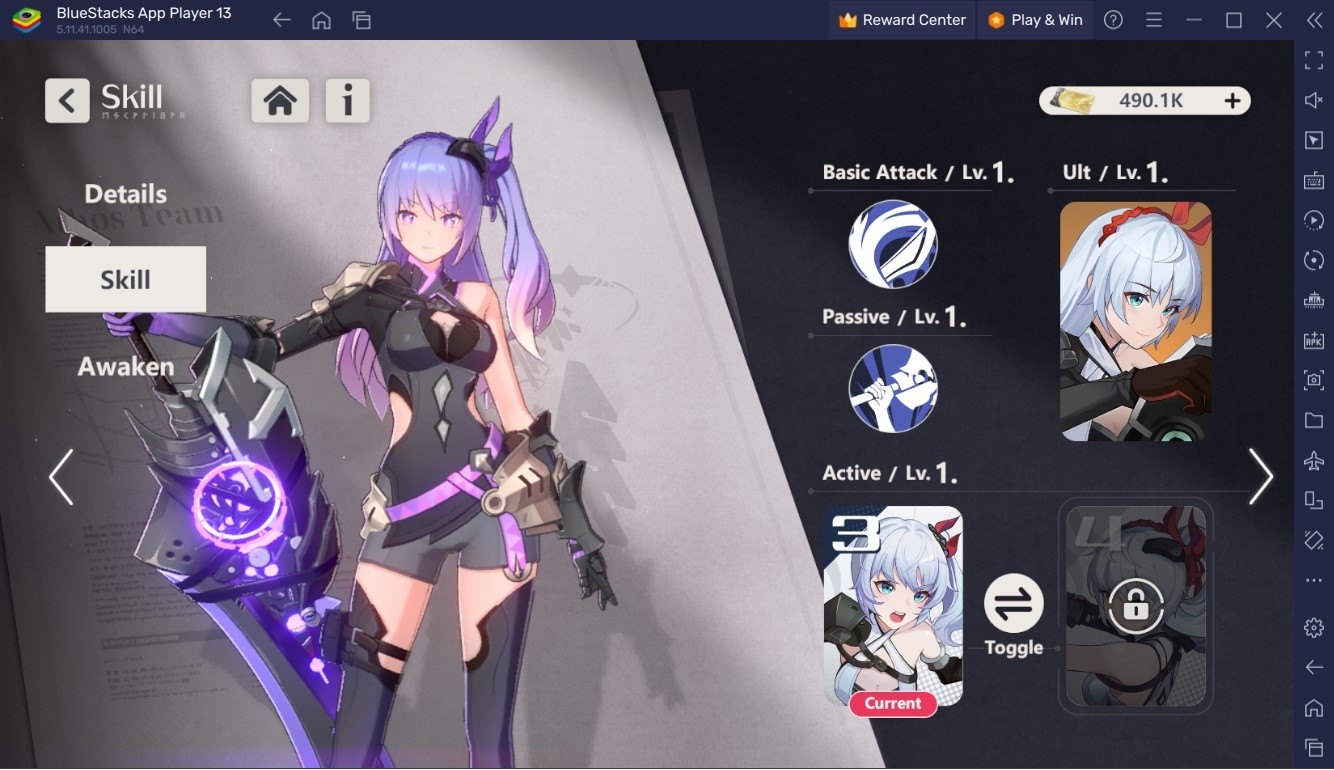Mute BlueStacks audio from the sidebar
1334x770 pixels.
click(x=1315, y=99)
